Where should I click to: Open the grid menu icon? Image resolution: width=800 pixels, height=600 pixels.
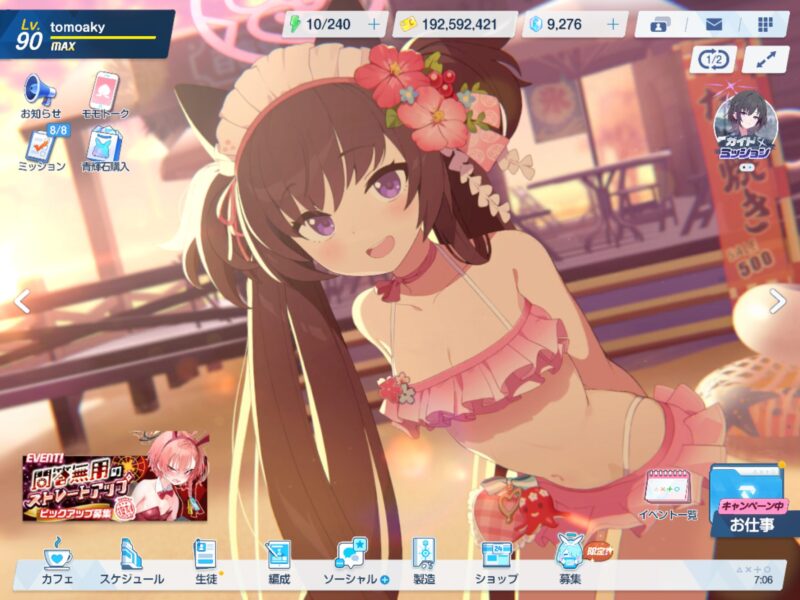click(765, 24)
